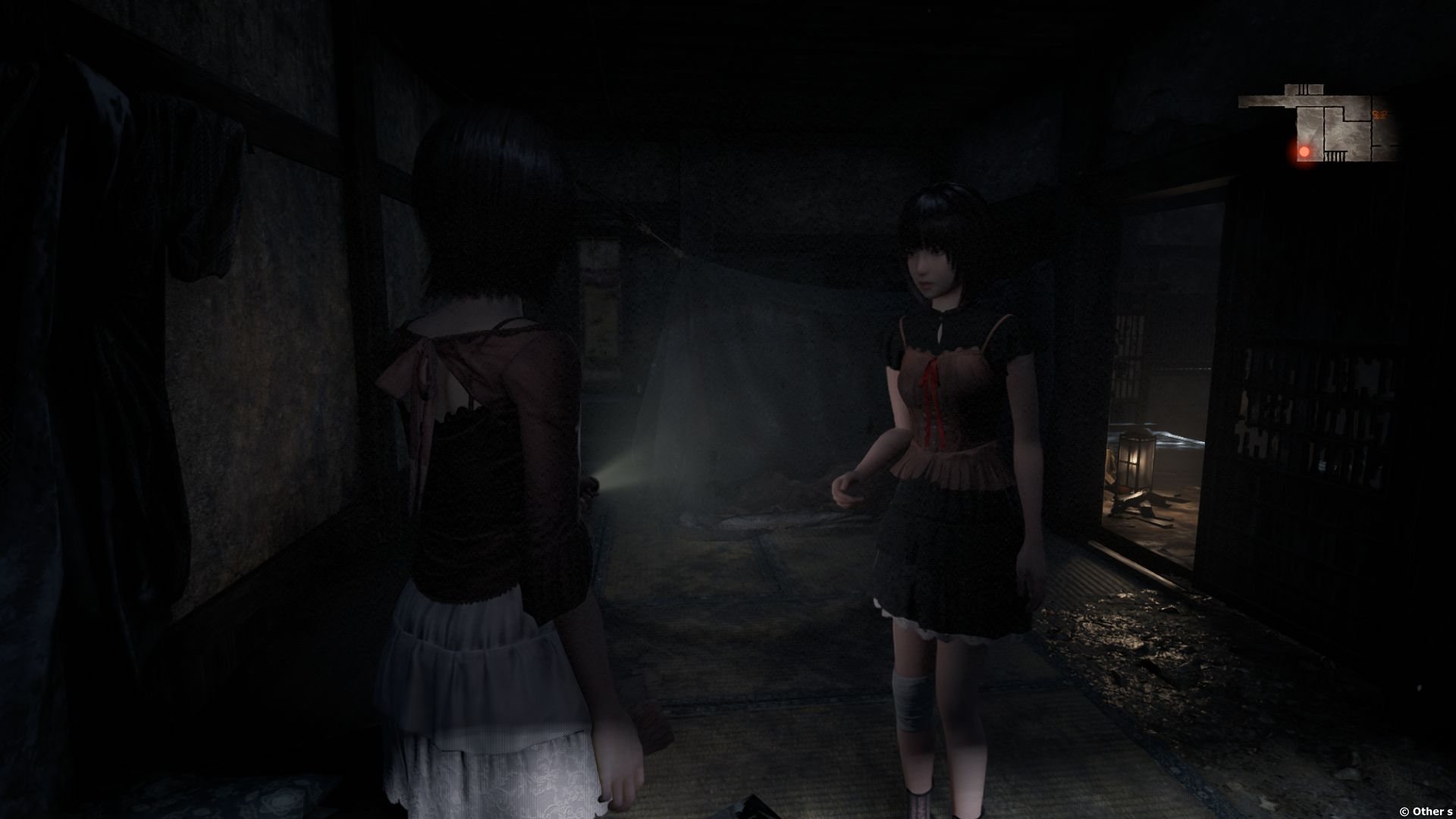Click the orange butterfly marker on the minimap

[1378, 115]
